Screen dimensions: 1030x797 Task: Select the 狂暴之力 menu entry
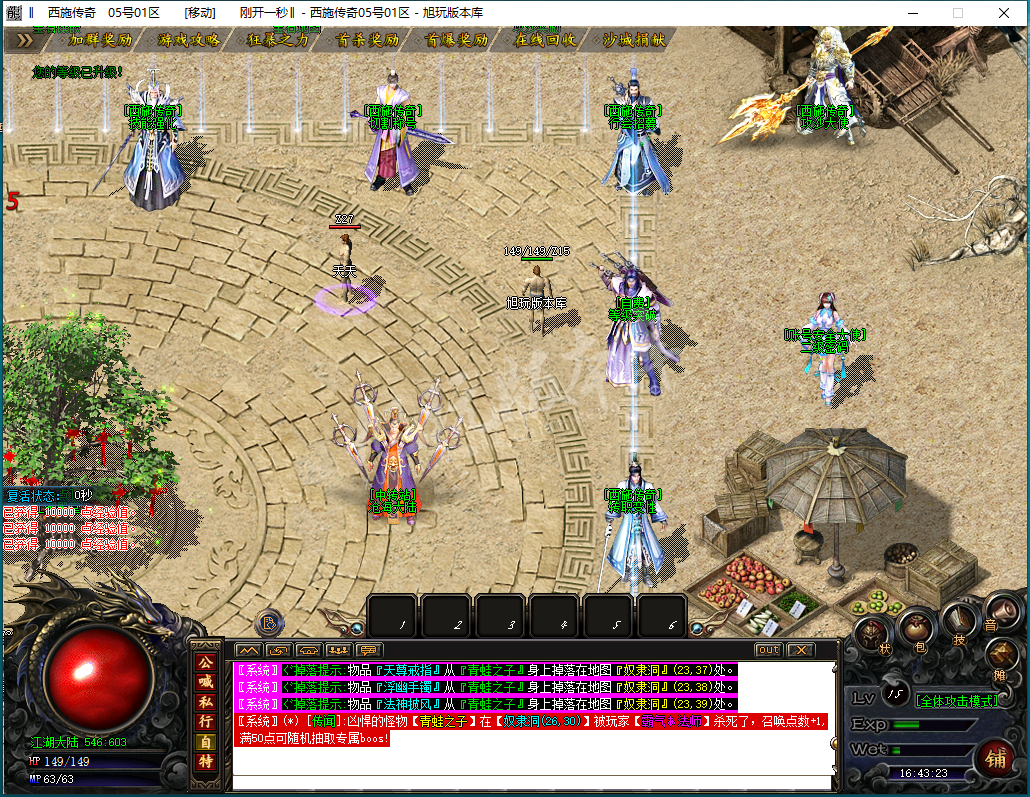click(x=278, y=40)
